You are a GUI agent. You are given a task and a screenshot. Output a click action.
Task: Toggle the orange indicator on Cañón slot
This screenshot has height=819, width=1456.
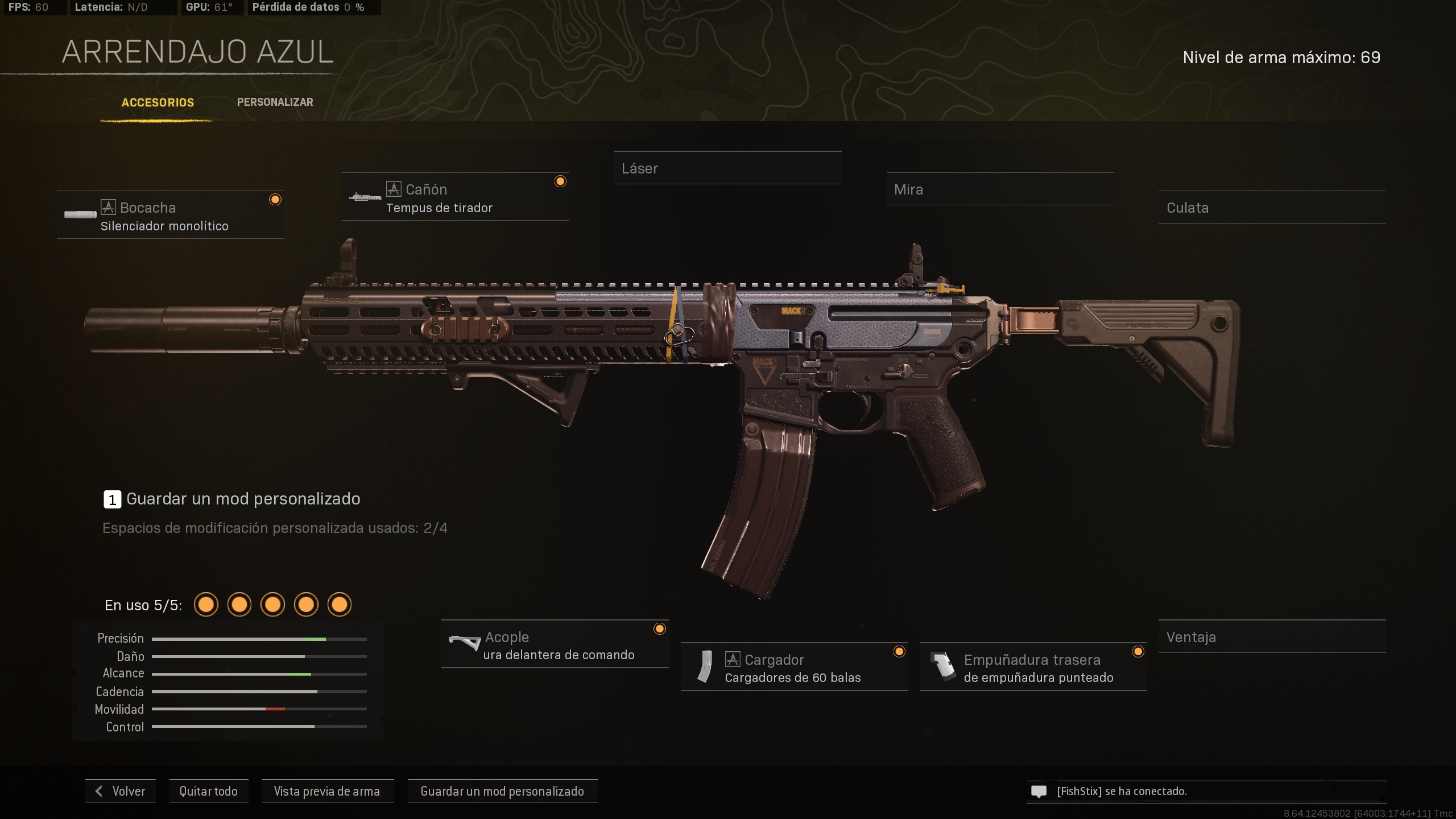tap(561, 181)
